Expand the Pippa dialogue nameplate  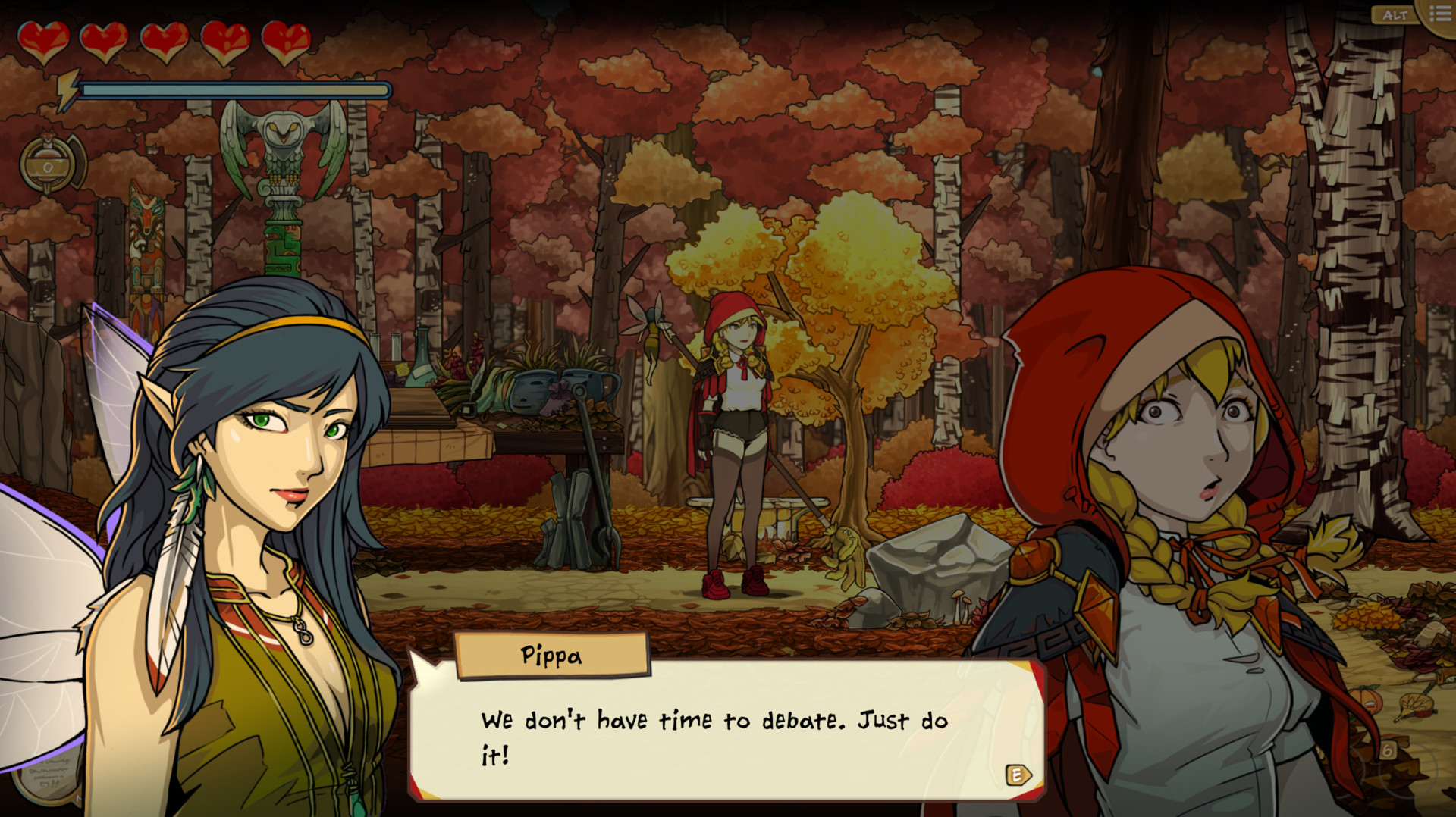coord(552,656)
